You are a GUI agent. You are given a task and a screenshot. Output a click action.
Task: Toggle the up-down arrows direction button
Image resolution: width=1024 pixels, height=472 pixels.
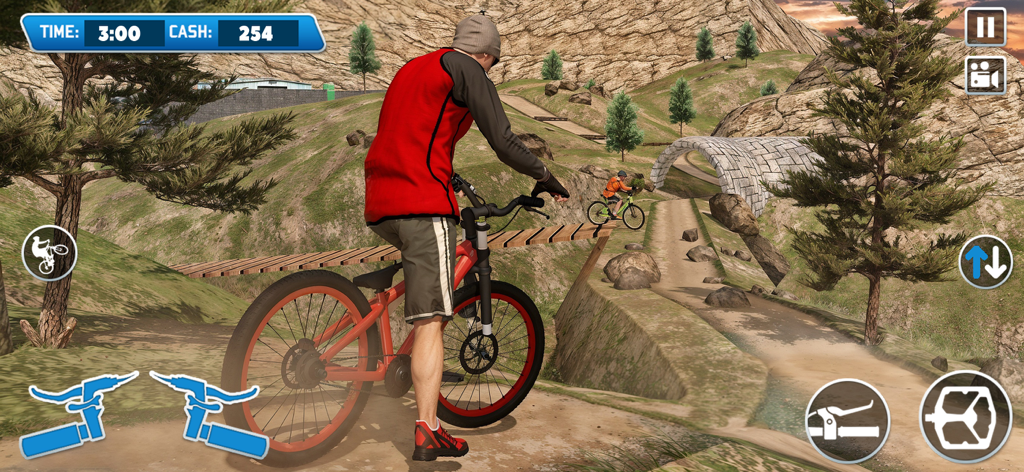(x=985, y=262)
